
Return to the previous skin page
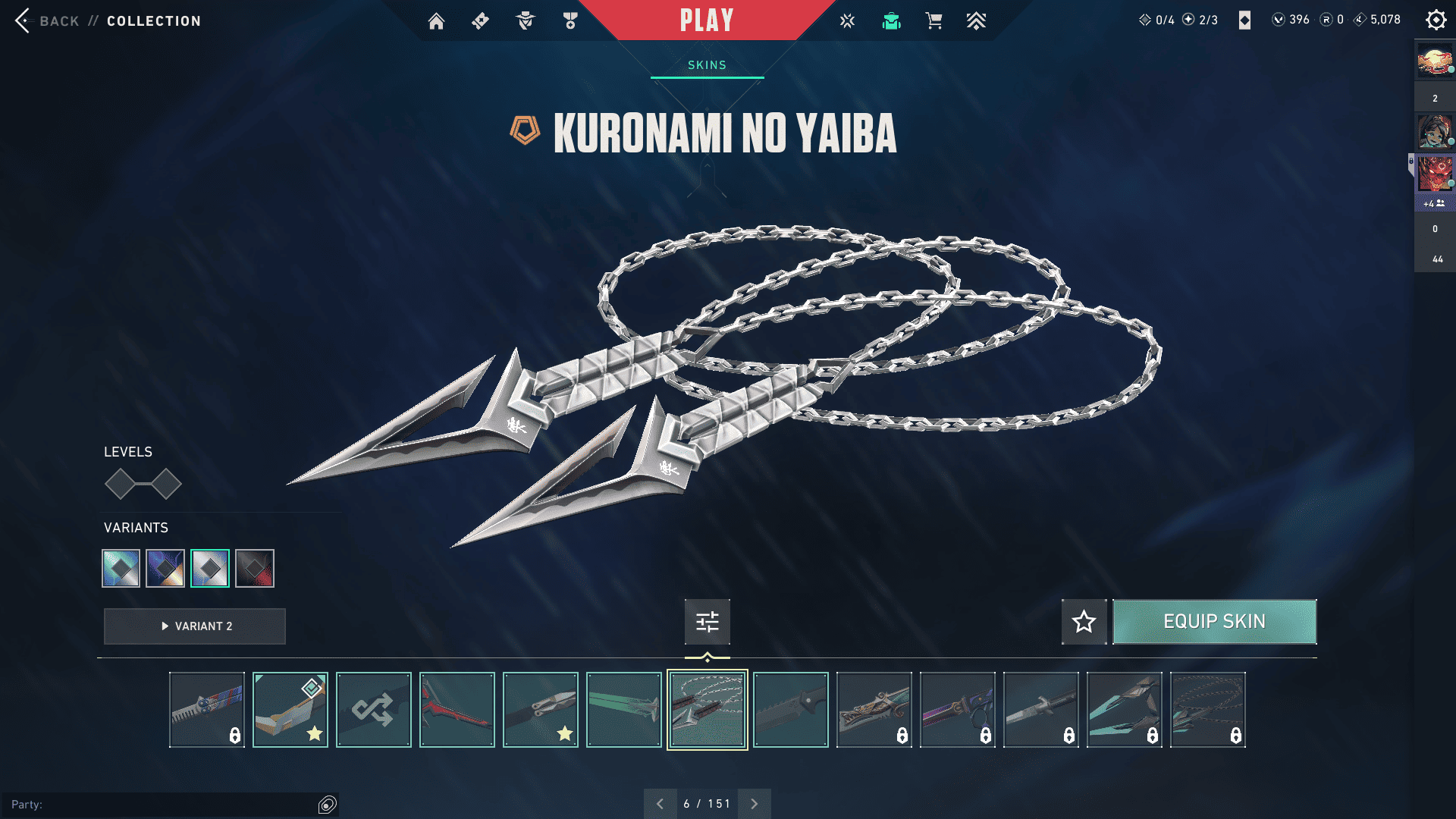click(x=660, y=804)
